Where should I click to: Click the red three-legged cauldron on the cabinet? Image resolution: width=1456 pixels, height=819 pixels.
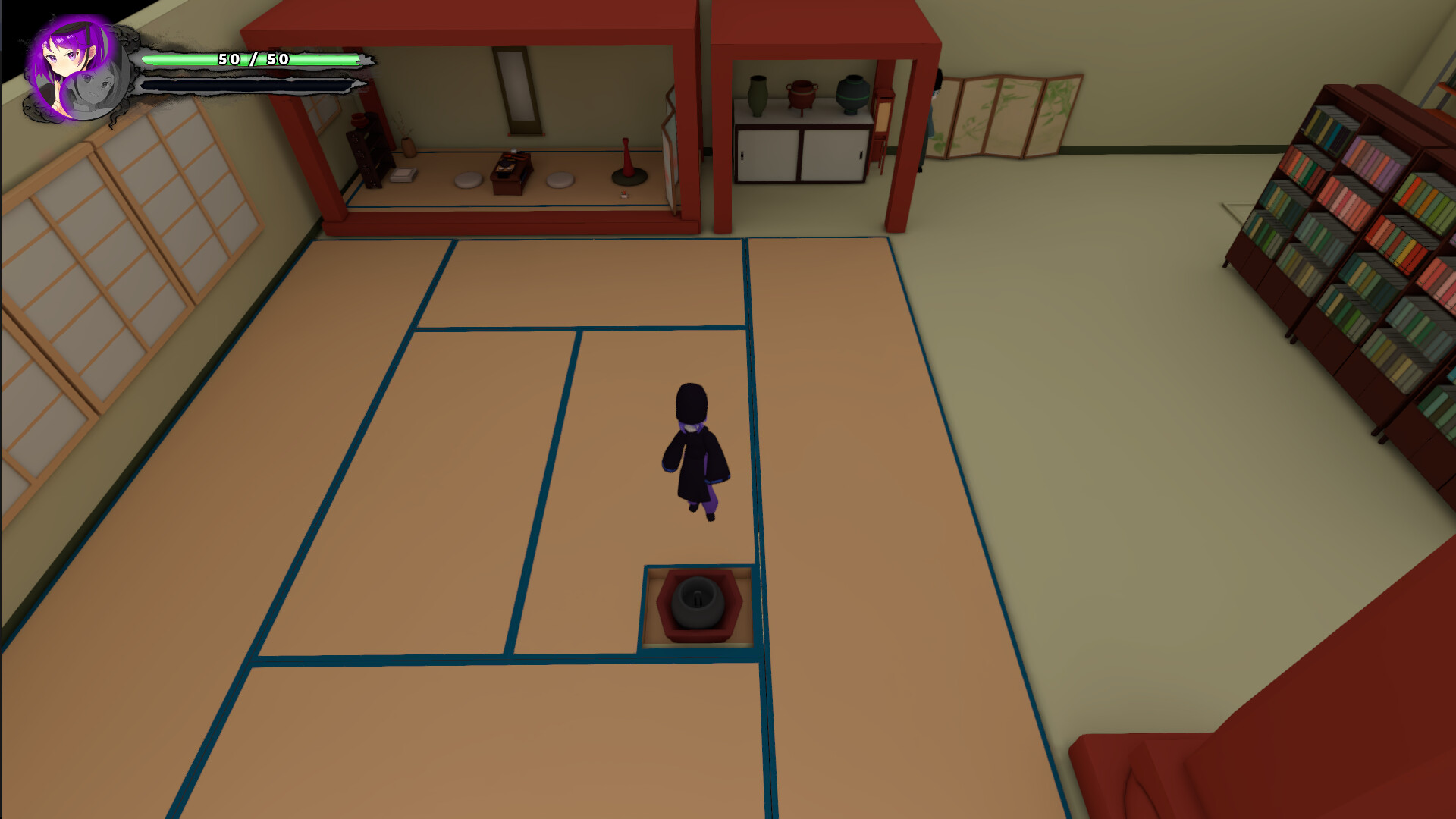click(800, 93)
